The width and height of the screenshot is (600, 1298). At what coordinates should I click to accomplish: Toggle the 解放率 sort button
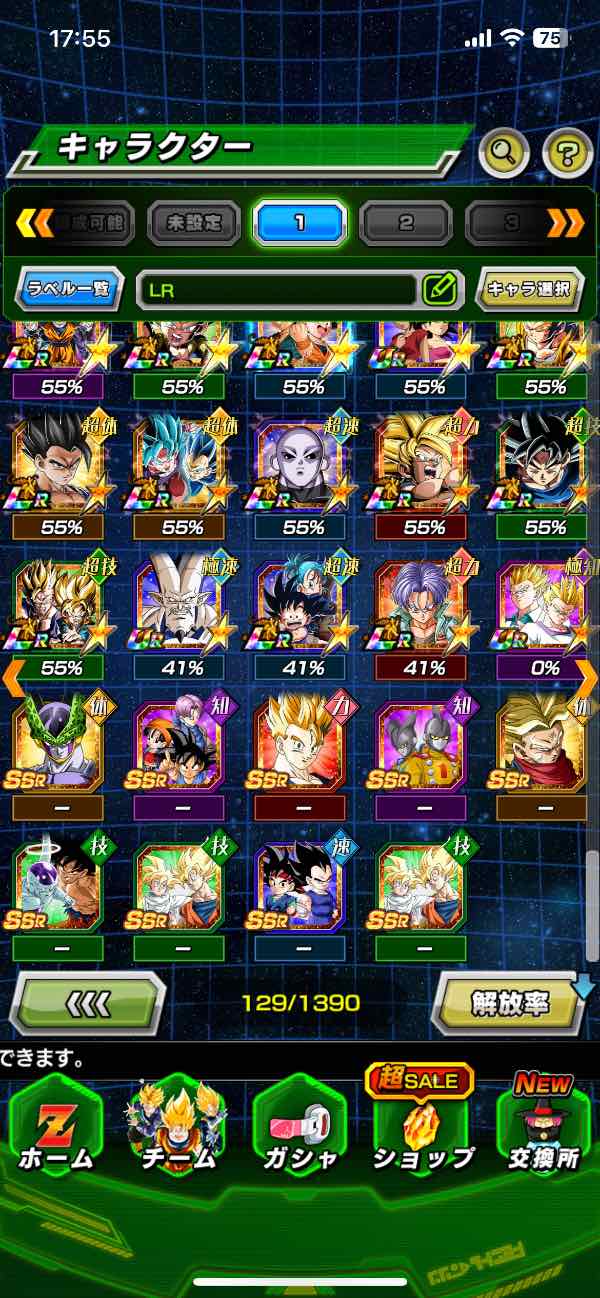(x=510, y=1002)
